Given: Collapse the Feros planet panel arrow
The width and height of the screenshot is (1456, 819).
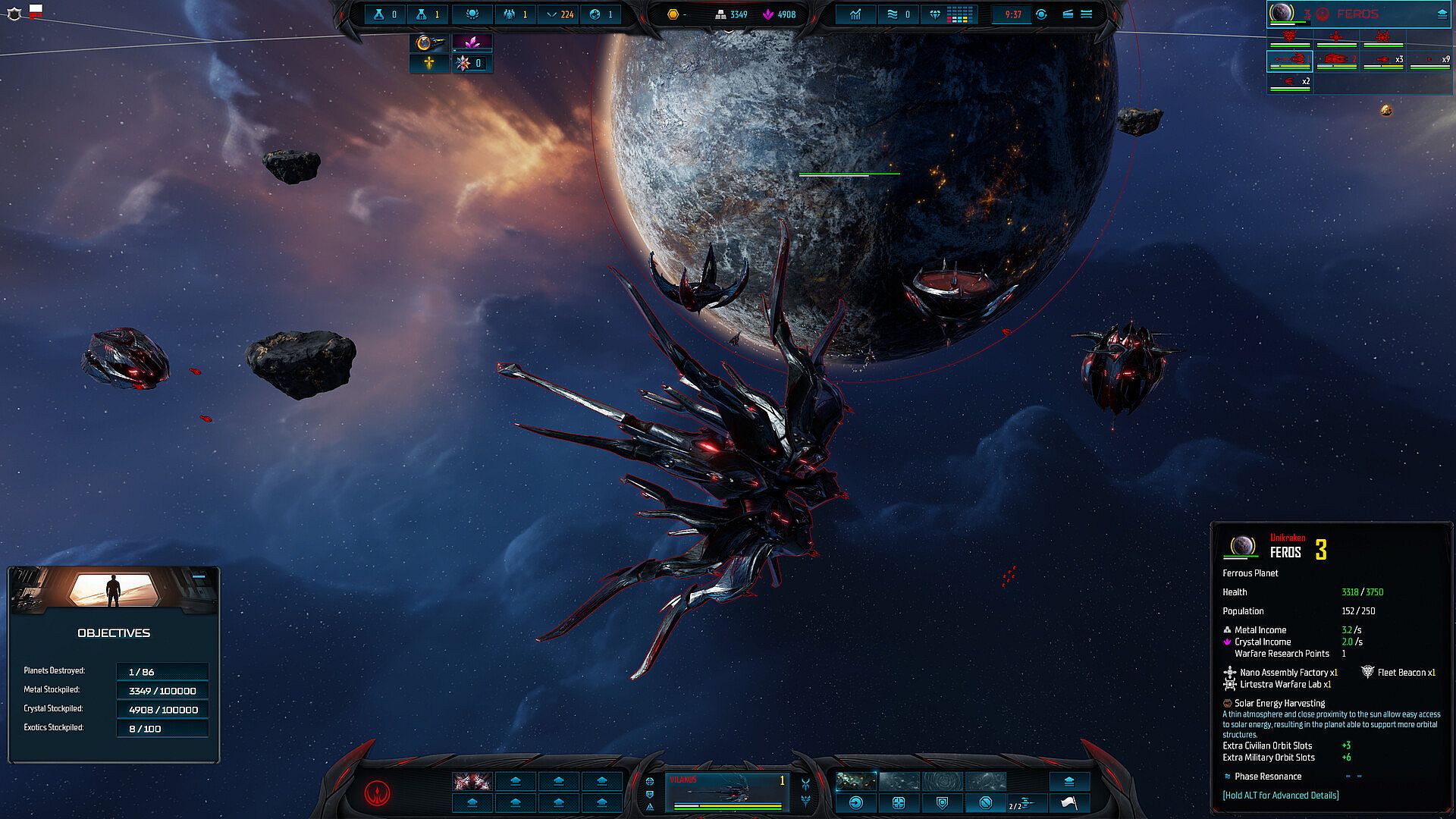Looking at the screenshot, I should coord(1442,14).
